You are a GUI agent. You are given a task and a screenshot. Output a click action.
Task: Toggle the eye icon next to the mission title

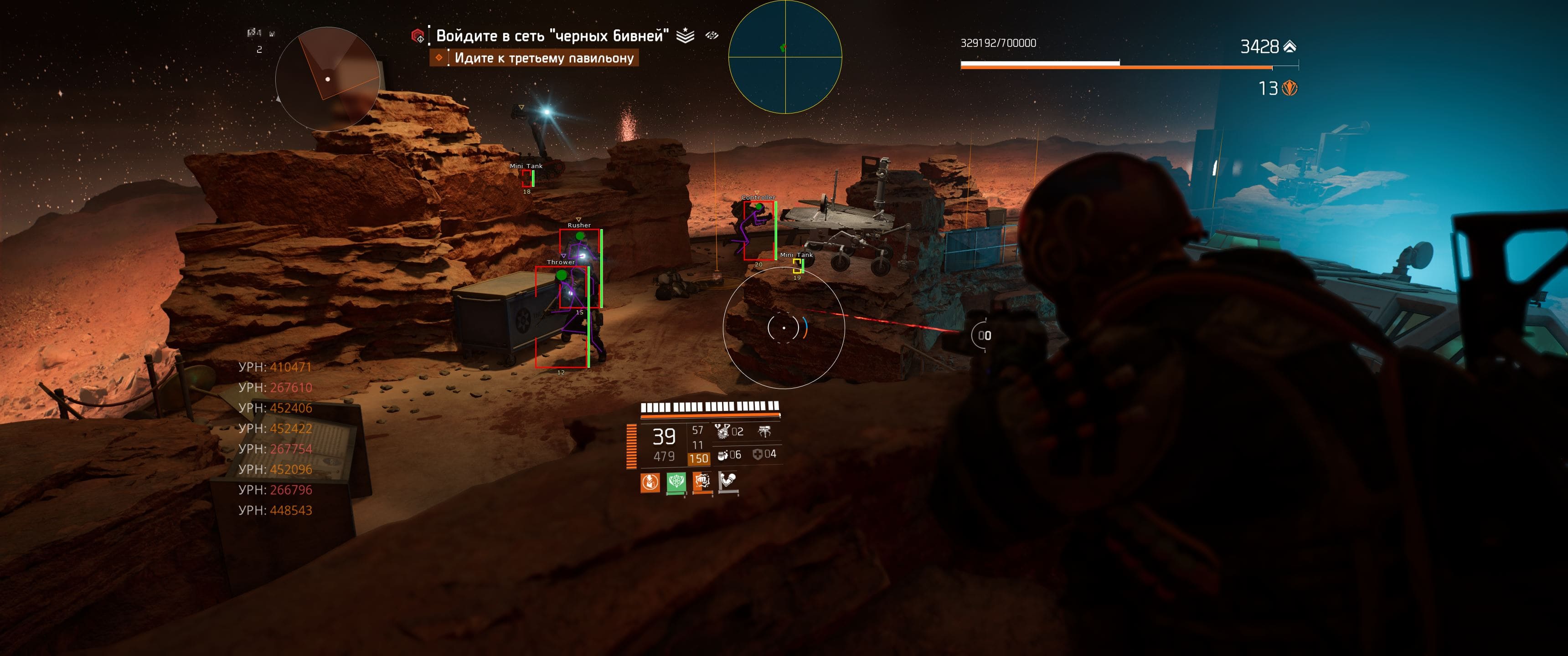pyautogui.click(x=712, y=35)
